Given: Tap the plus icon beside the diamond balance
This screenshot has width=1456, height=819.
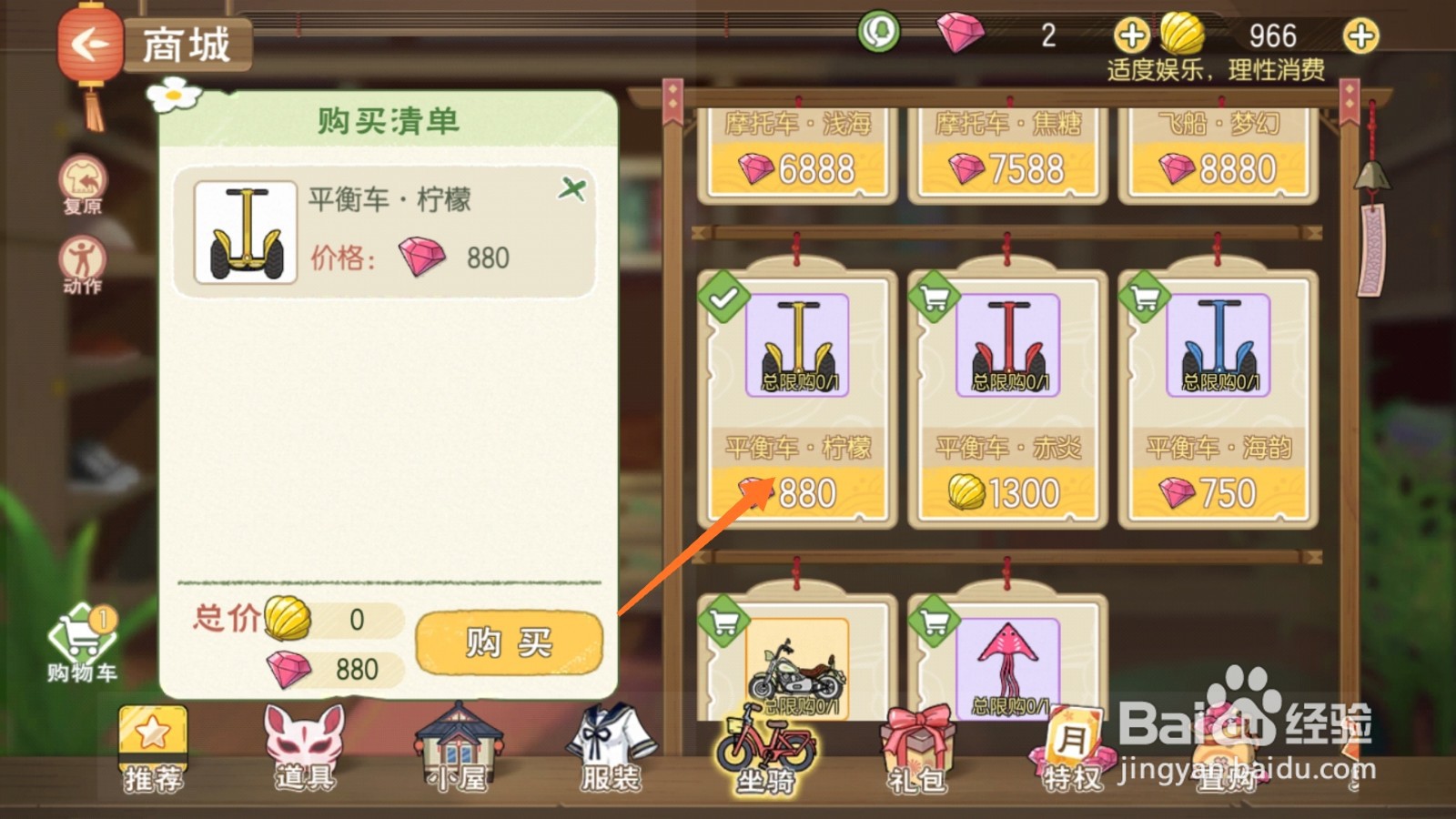Looking at the screenshot, I should click(1131, 36).
